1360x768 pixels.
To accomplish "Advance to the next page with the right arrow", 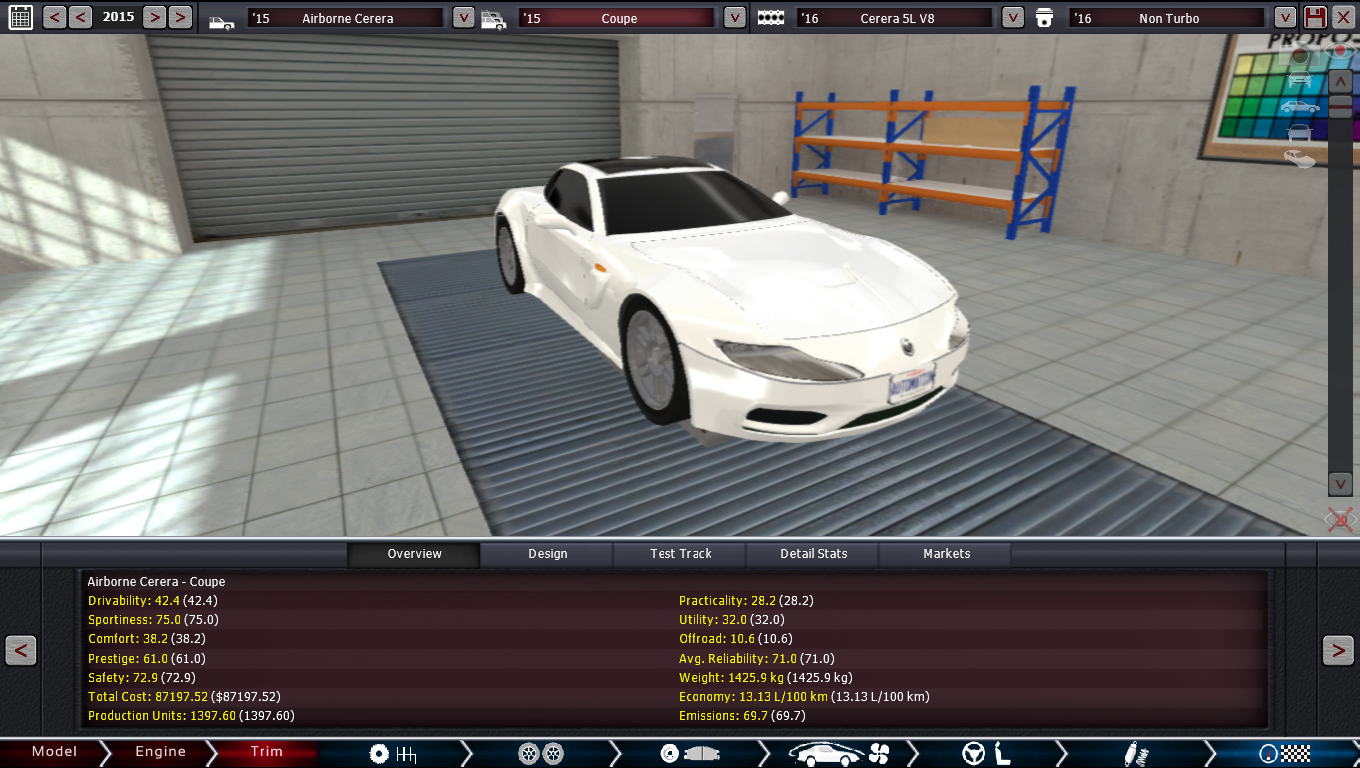I will coord(1338,650).
